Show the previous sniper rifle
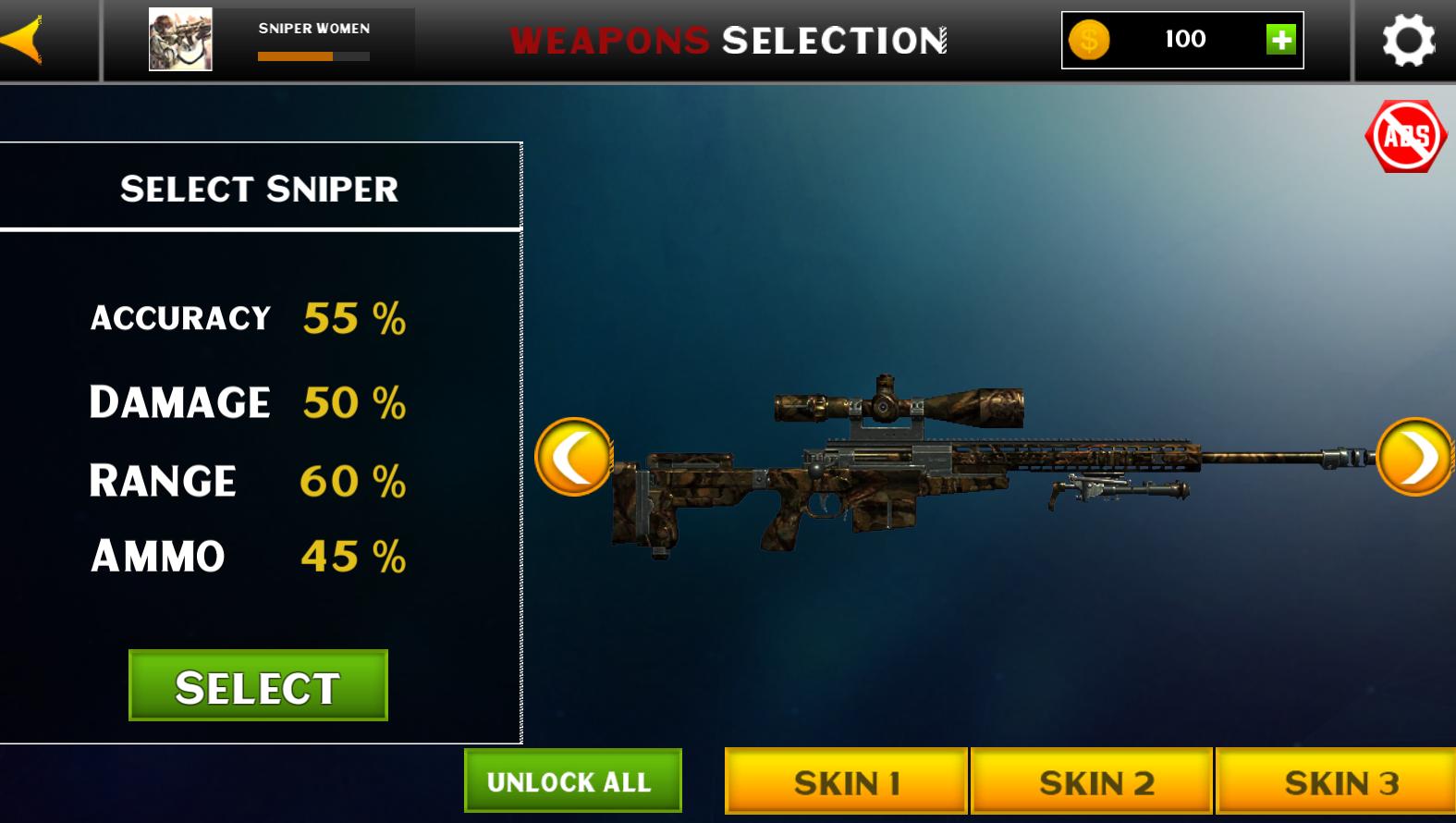The image size is (1456, 823). coord(574,457)
